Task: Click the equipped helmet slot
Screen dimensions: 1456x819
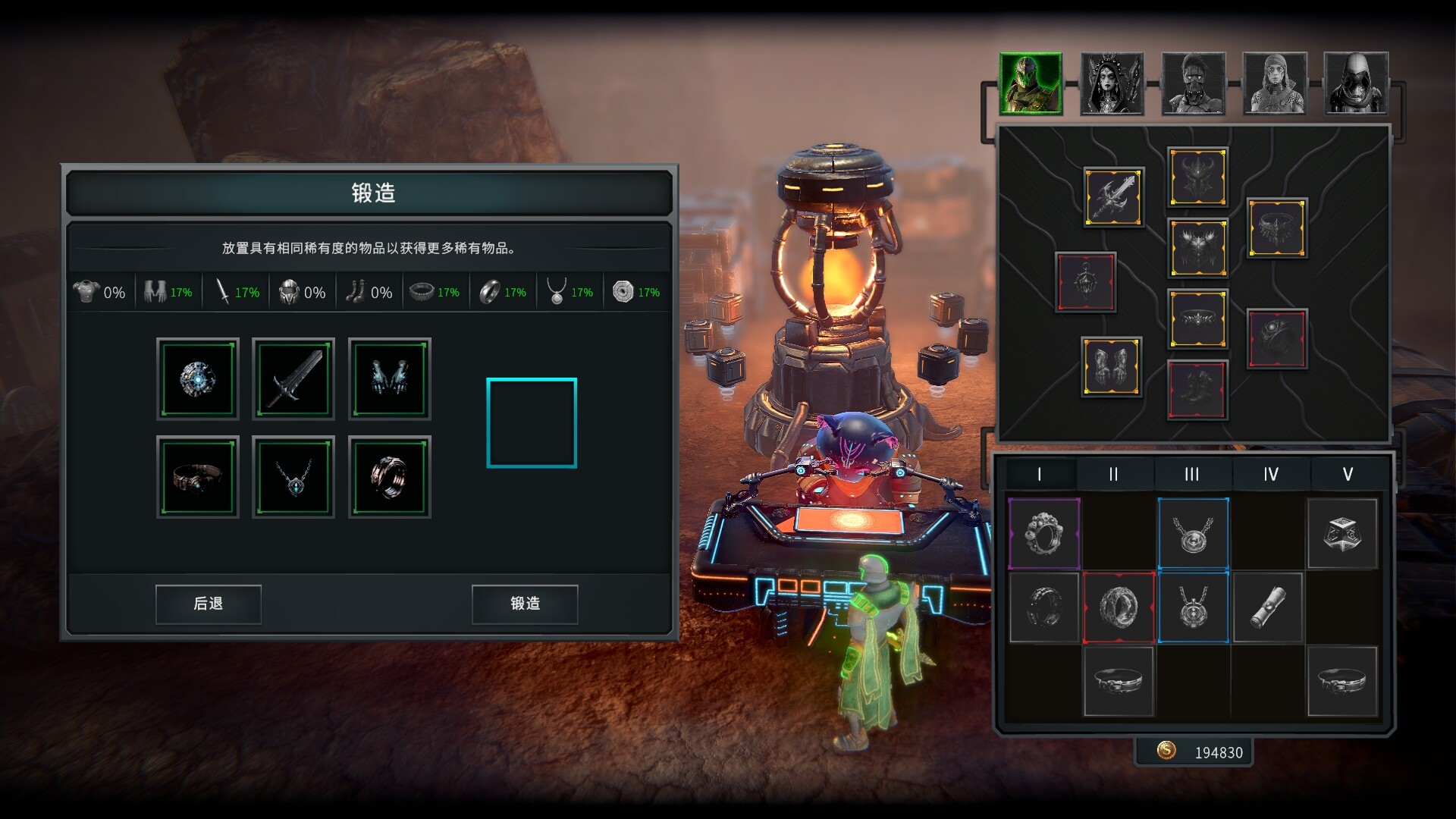Action: (x=1197, y=177)
